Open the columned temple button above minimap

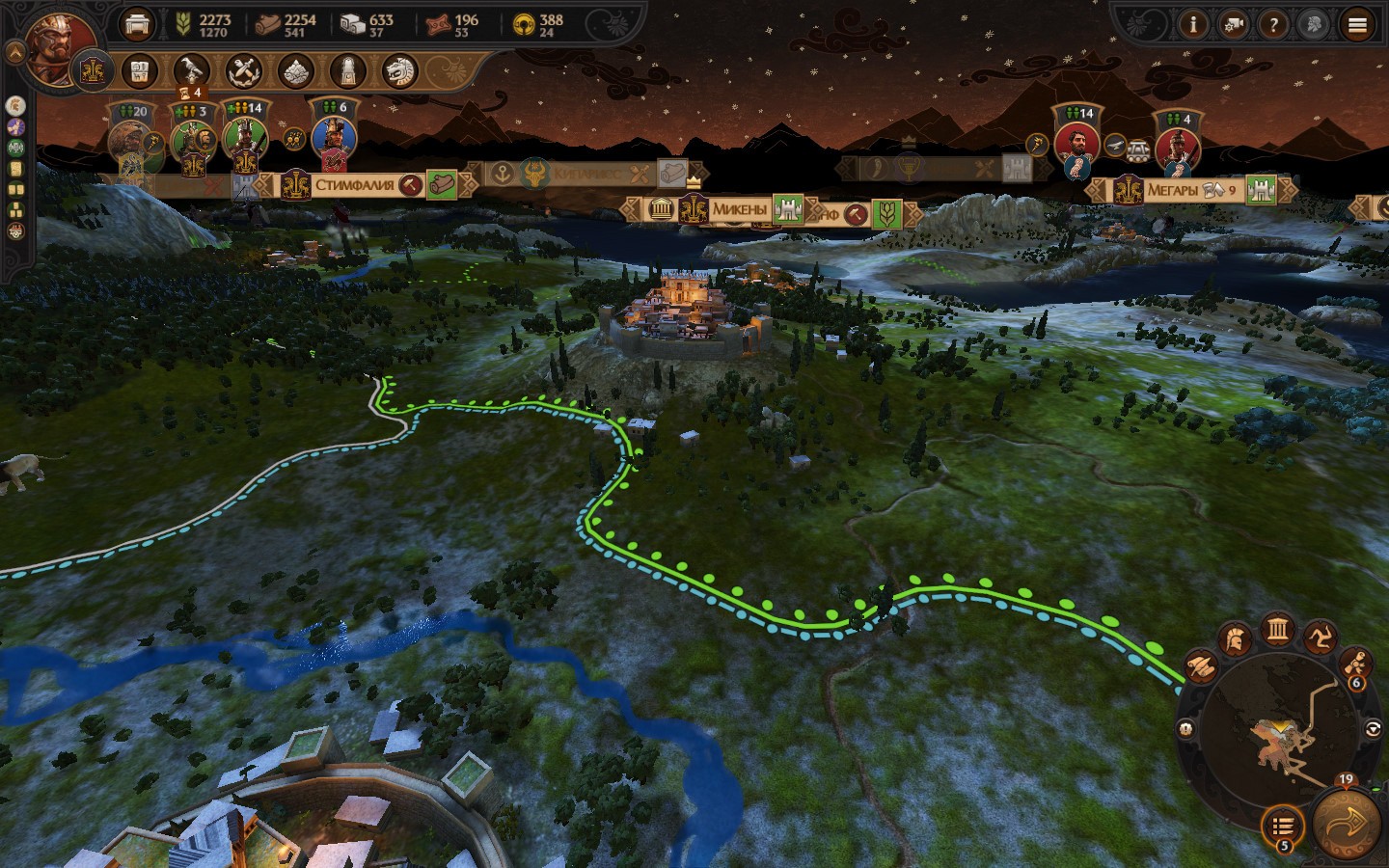click(x=1279, y=630)
